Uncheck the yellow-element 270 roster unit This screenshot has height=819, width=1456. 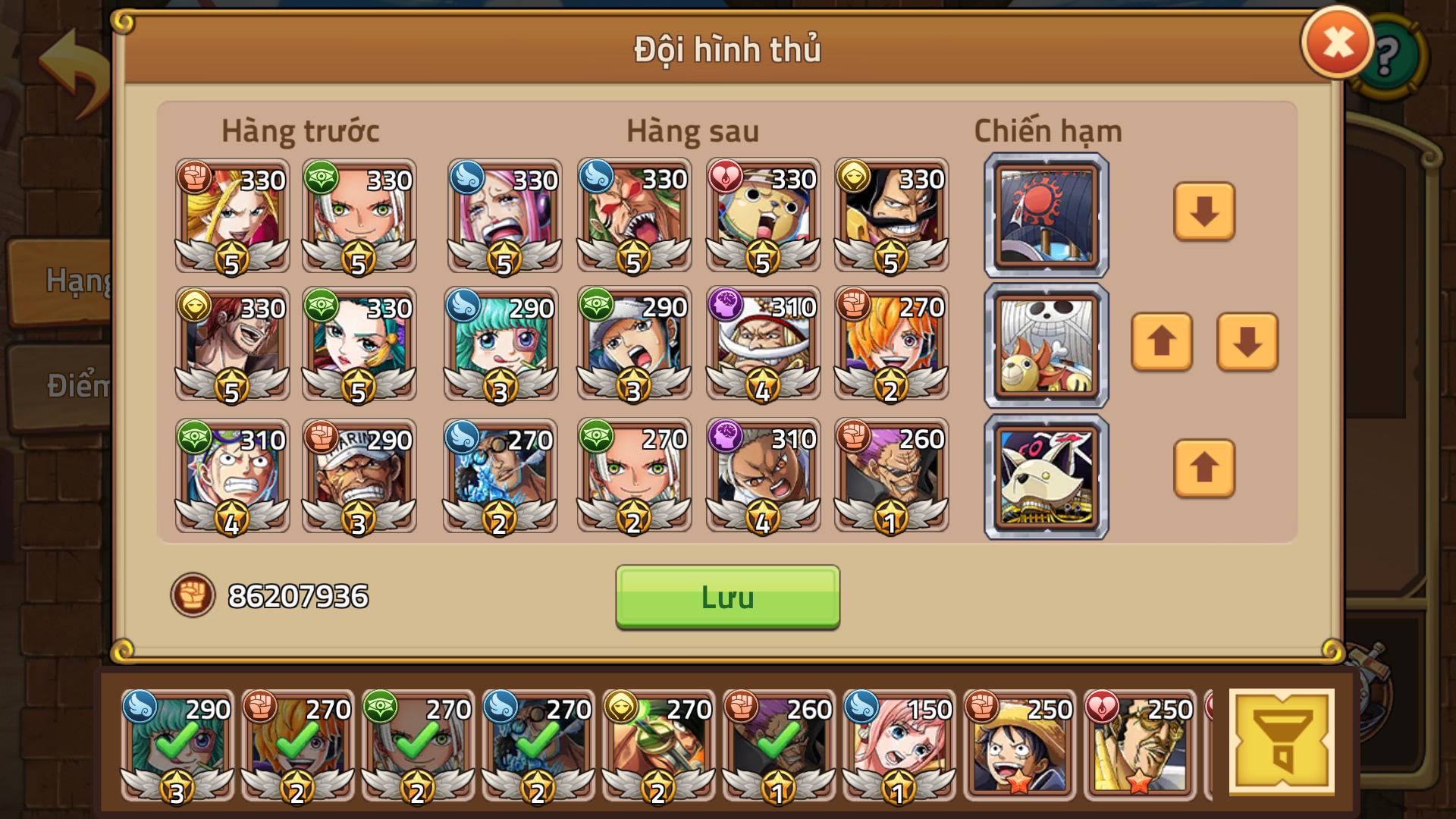click(x=656, y=747)
